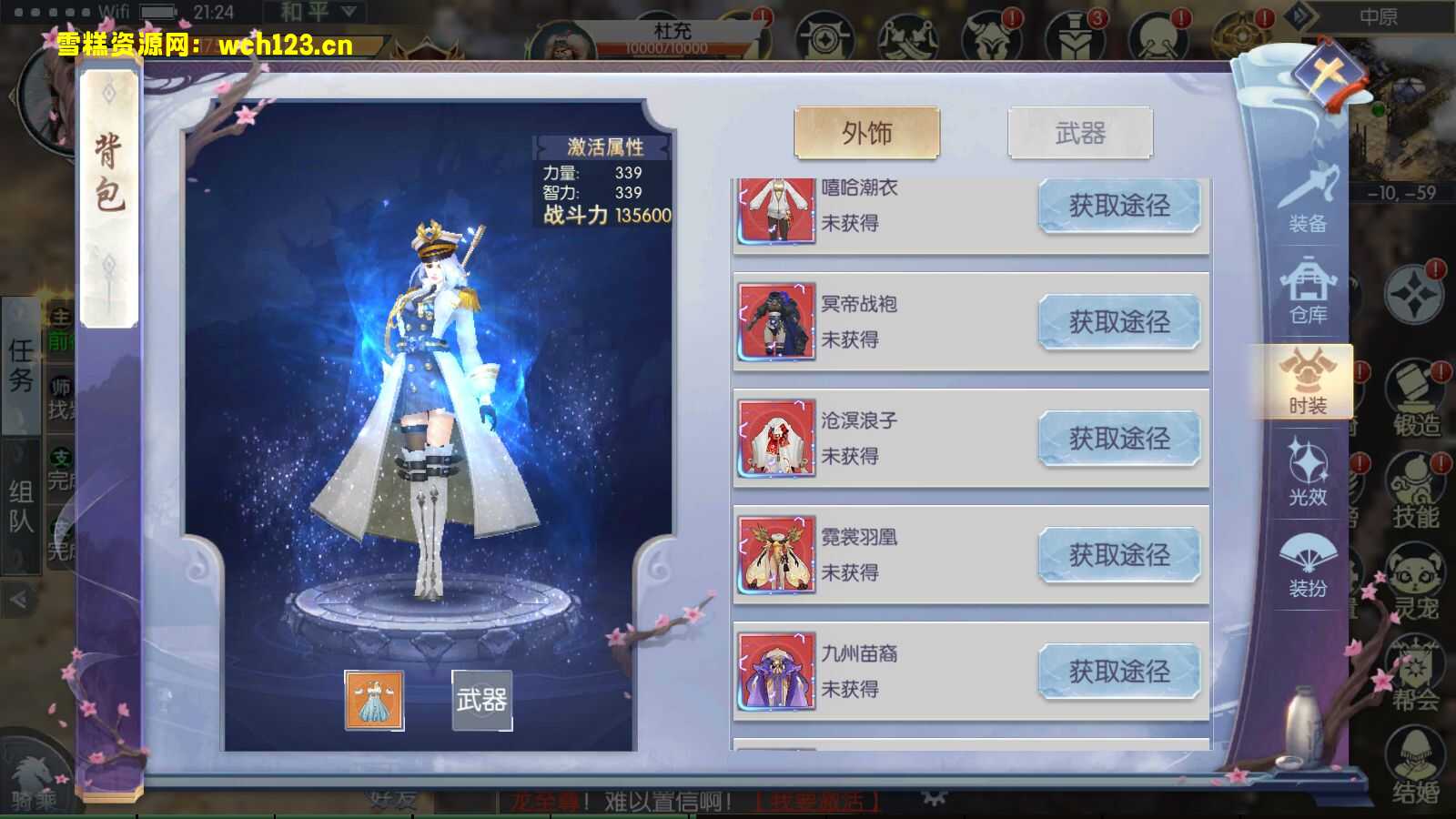Open the 装备 (Equipment) panel from the right sidebar

pyautogui.click(x=1309, y=202)
